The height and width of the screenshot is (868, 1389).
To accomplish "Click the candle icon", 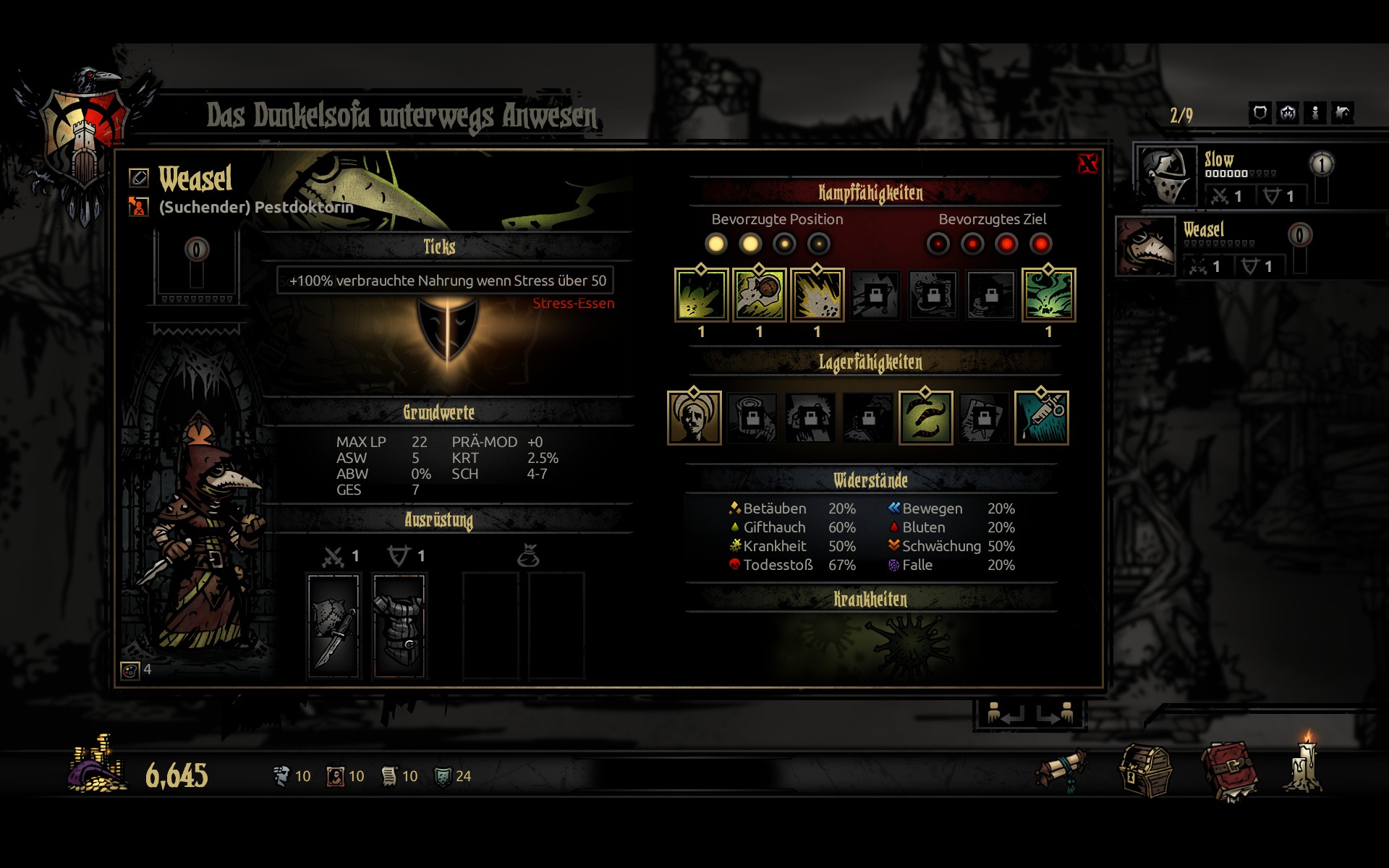I will pyautogui.click(x=1306, y=765).
